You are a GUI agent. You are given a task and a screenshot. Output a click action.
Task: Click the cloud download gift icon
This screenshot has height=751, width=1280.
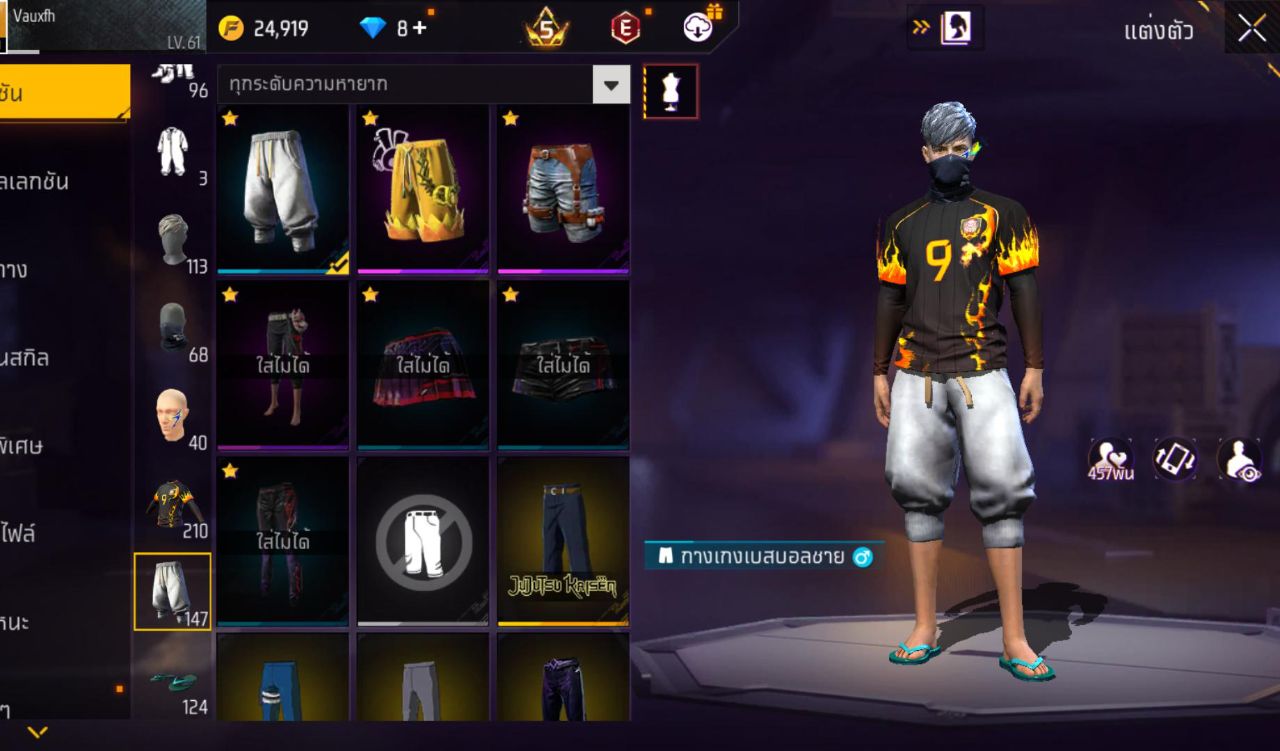(697, 27)
